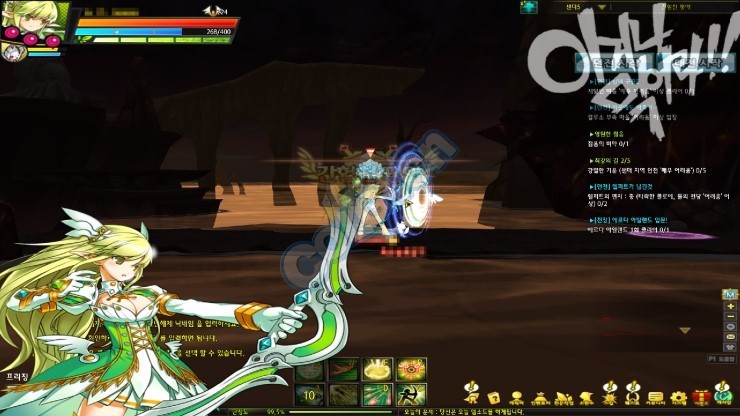Screen dimensions: 740x416
Task: Select the 최강의 길 quest entry
Action: [612, 159]
